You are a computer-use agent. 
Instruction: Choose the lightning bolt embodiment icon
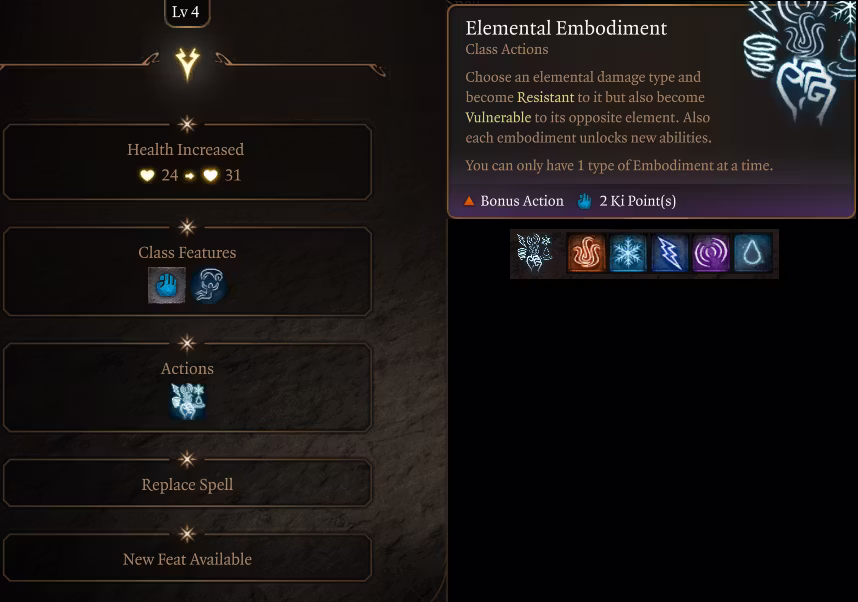[x=669, y=254]
